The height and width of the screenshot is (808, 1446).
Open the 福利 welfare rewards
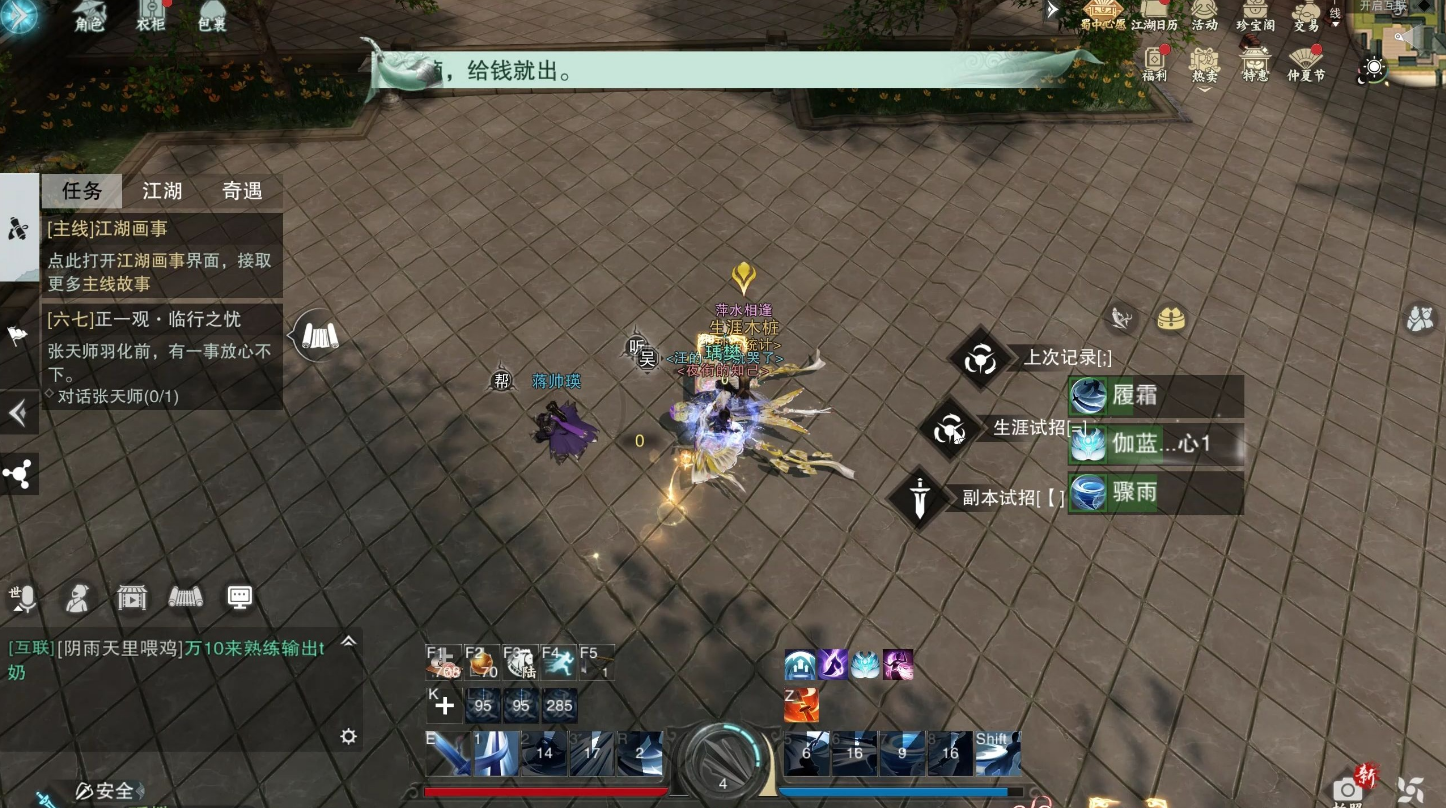pos(1155,62)
